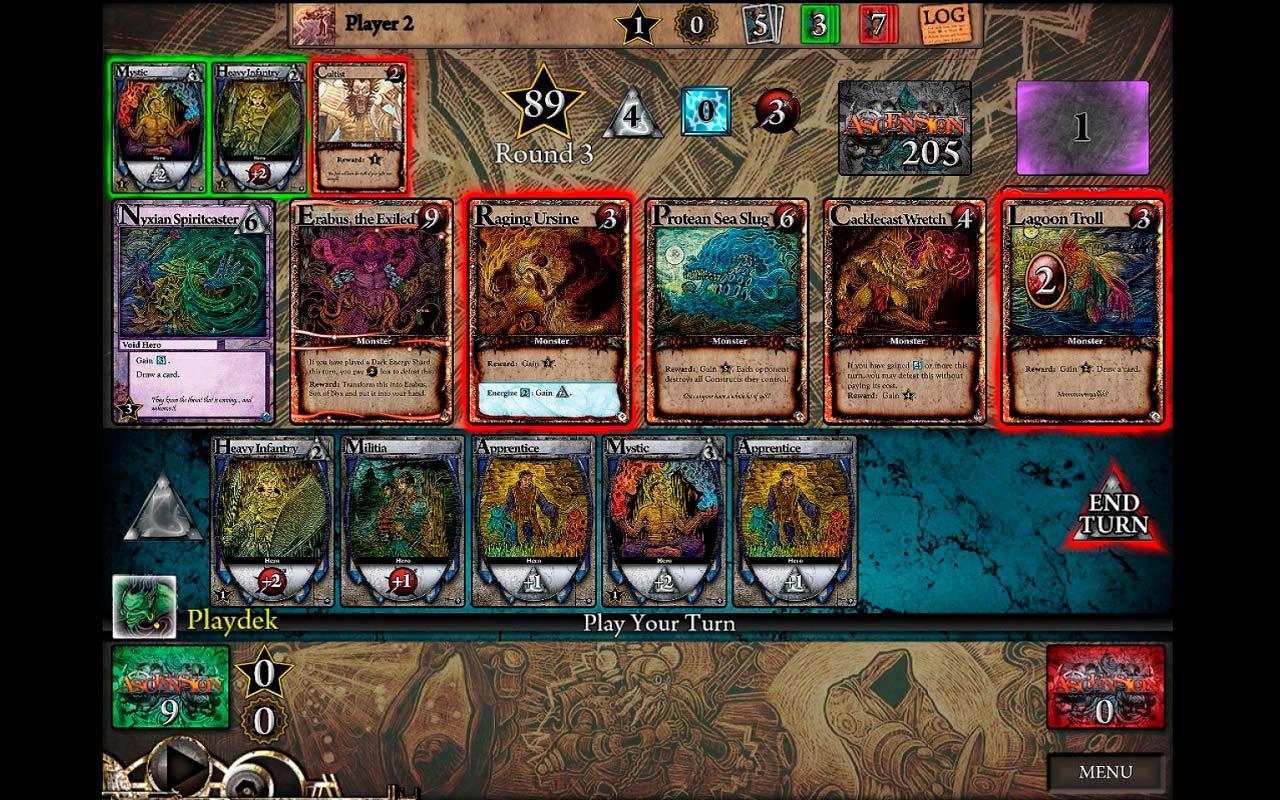Viewport: 1280px width, 800px height.
Task: Buy the green-bordered Mystic above the center row
Action: tap(159, 126)
